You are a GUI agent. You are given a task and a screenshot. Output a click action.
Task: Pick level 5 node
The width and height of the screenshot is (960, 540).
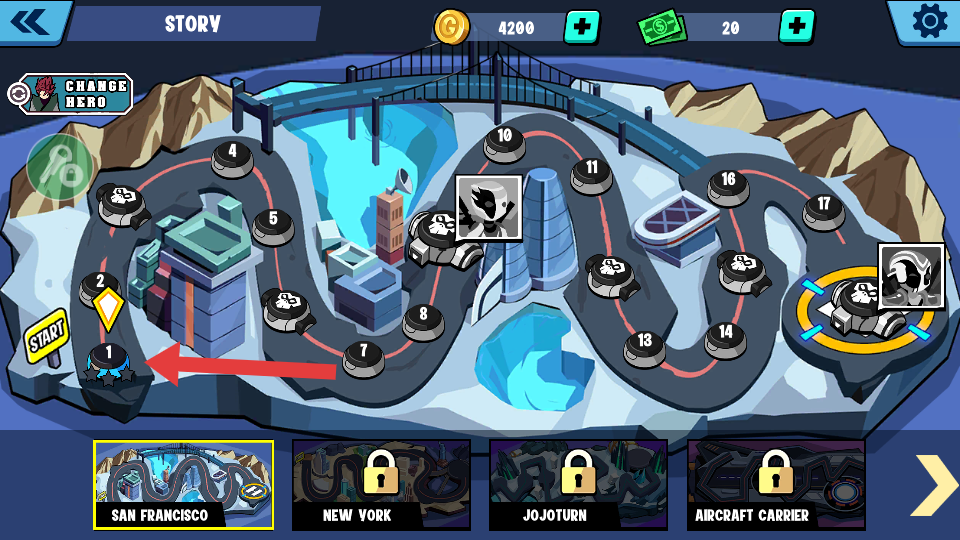tap(272, 222)
